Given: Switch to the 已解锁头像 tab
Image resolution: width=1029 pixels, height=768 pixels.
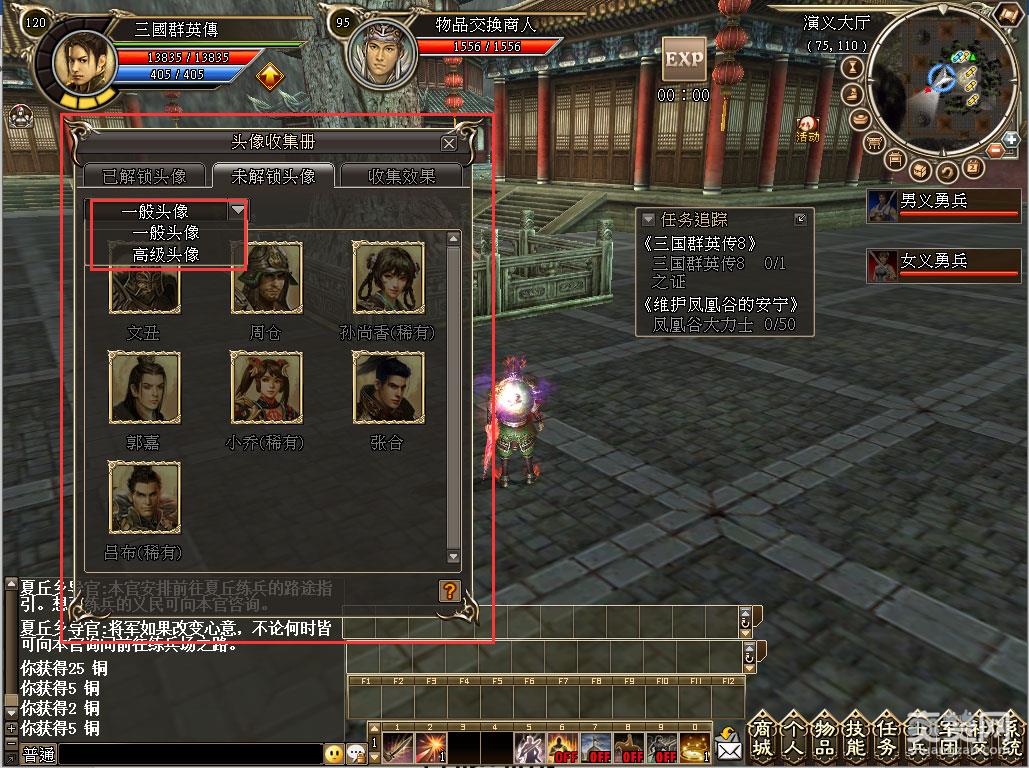Looking at the screenshot, I should [144, 176].
